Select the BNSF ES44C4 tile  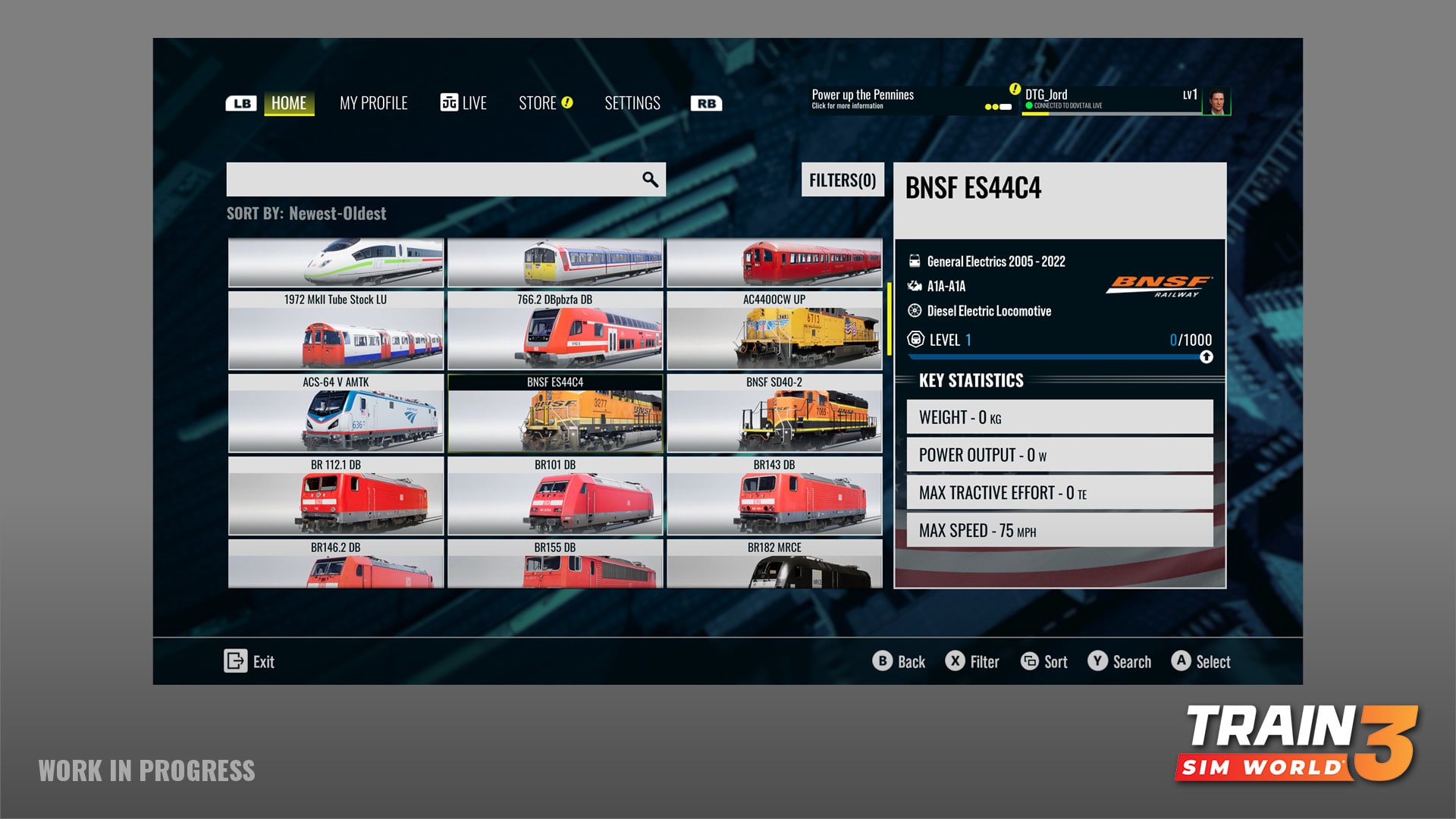554,413
